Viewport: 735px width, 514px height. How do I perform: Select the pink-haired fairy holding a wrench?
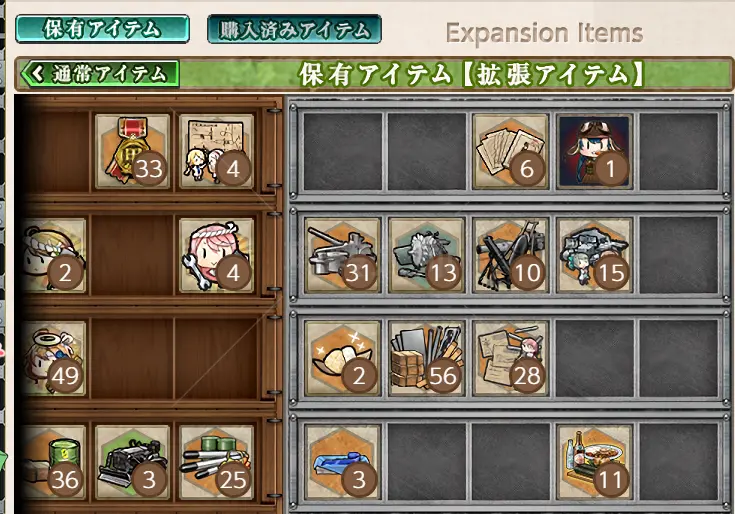pyautogui.click(x=216, y=255)
